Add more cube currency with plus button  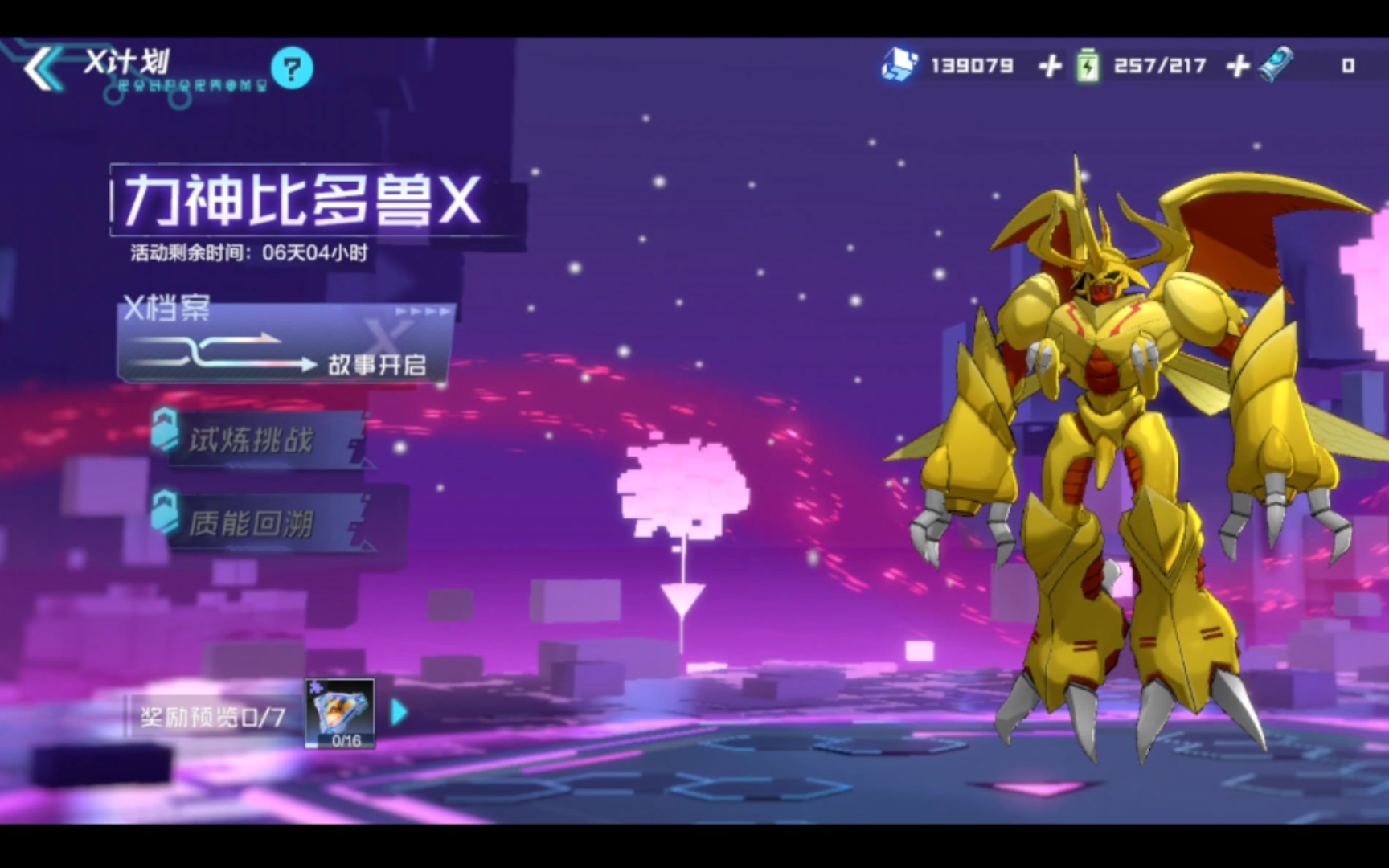(1050, 66)
